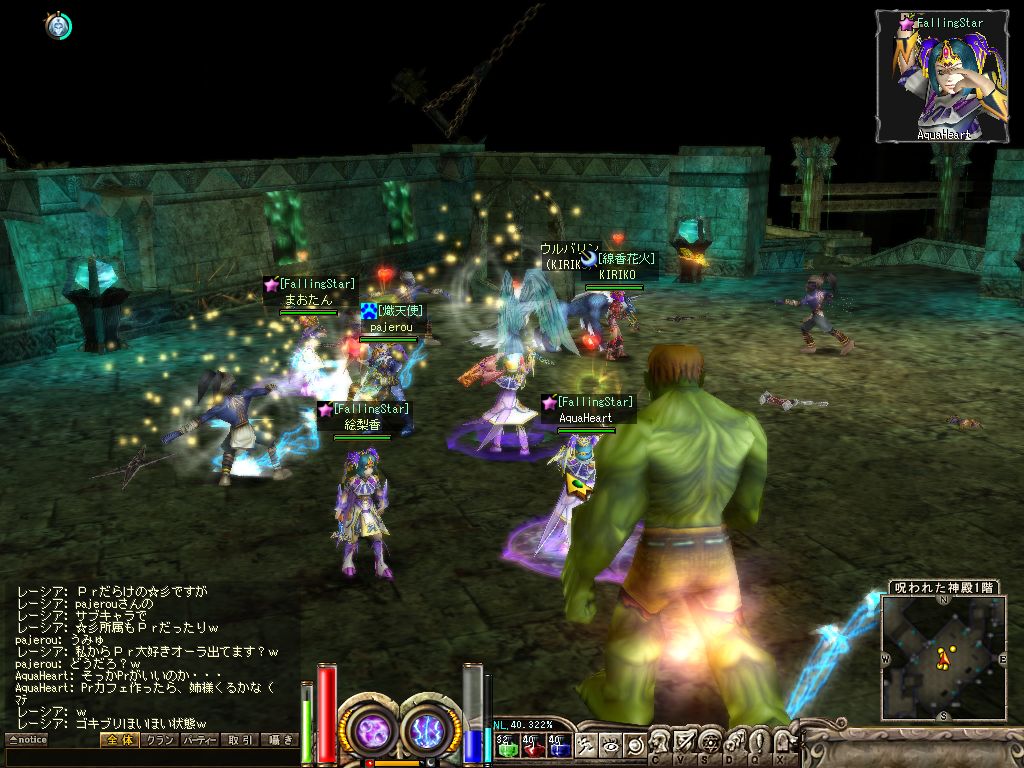Open the character sheet helmet icon (C)

click(x=660, y=743)
